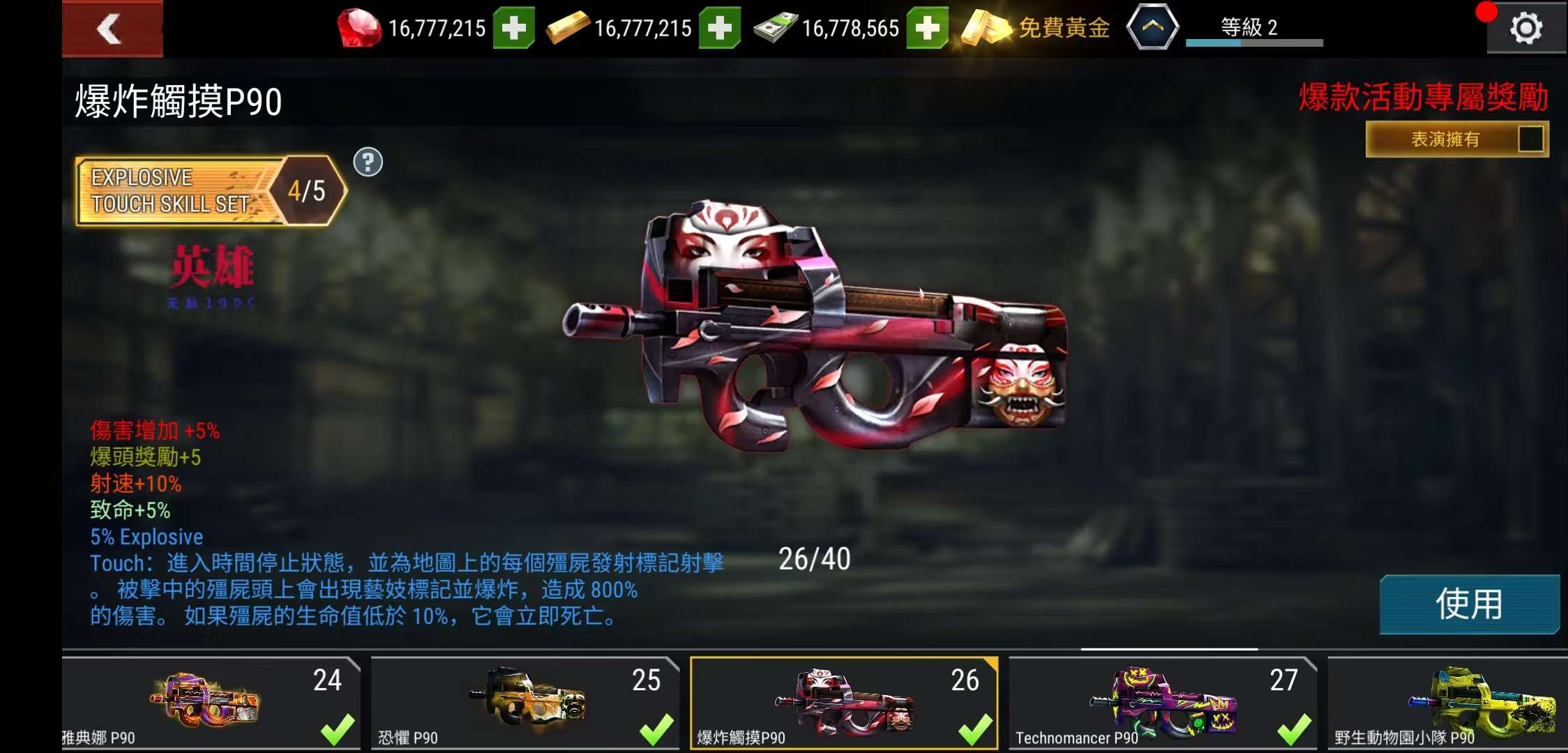Add more red gems with the plus button

pos(513,29)
